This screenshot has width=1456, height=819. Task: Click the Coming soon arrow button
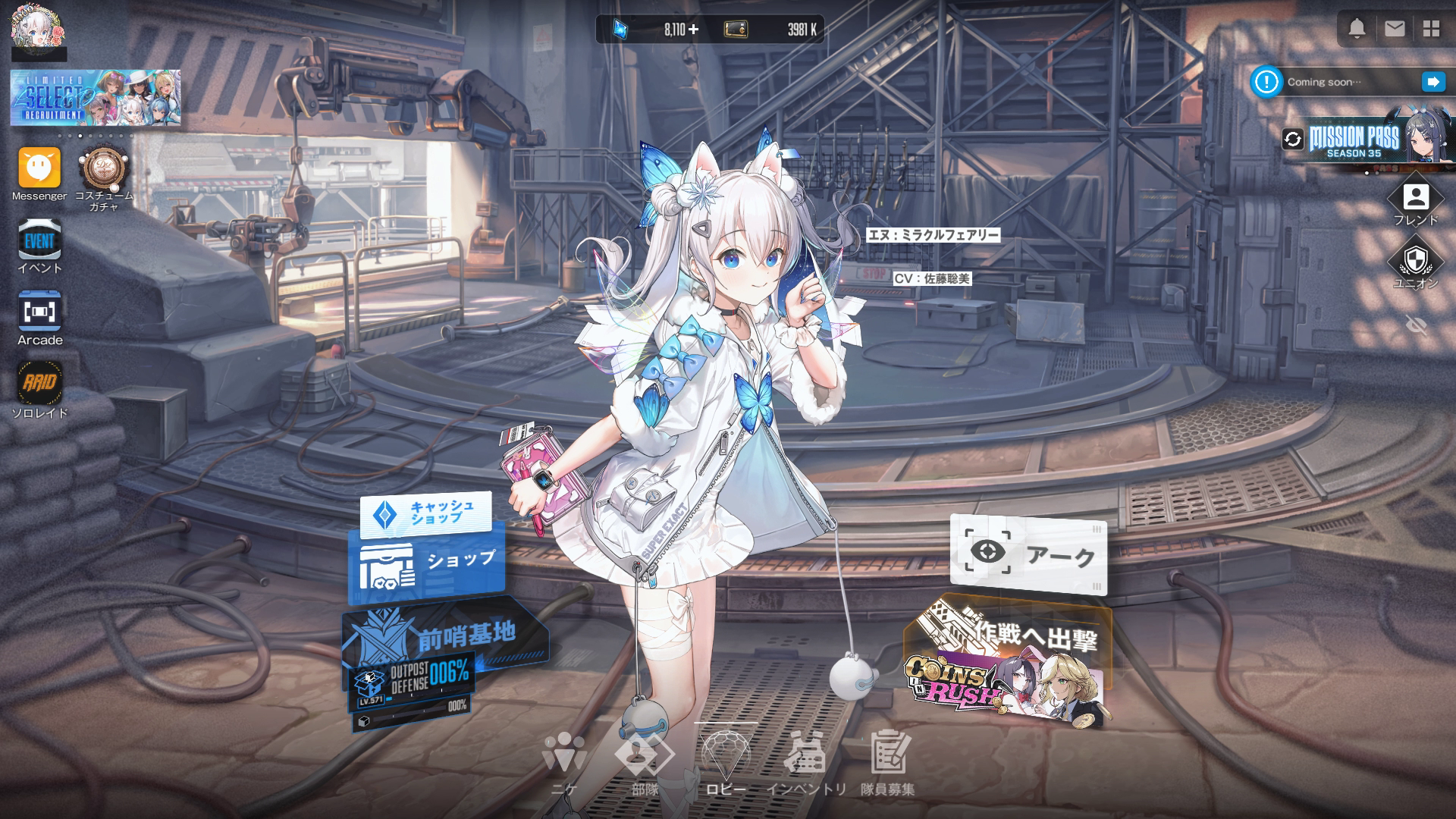point(1432,82)
